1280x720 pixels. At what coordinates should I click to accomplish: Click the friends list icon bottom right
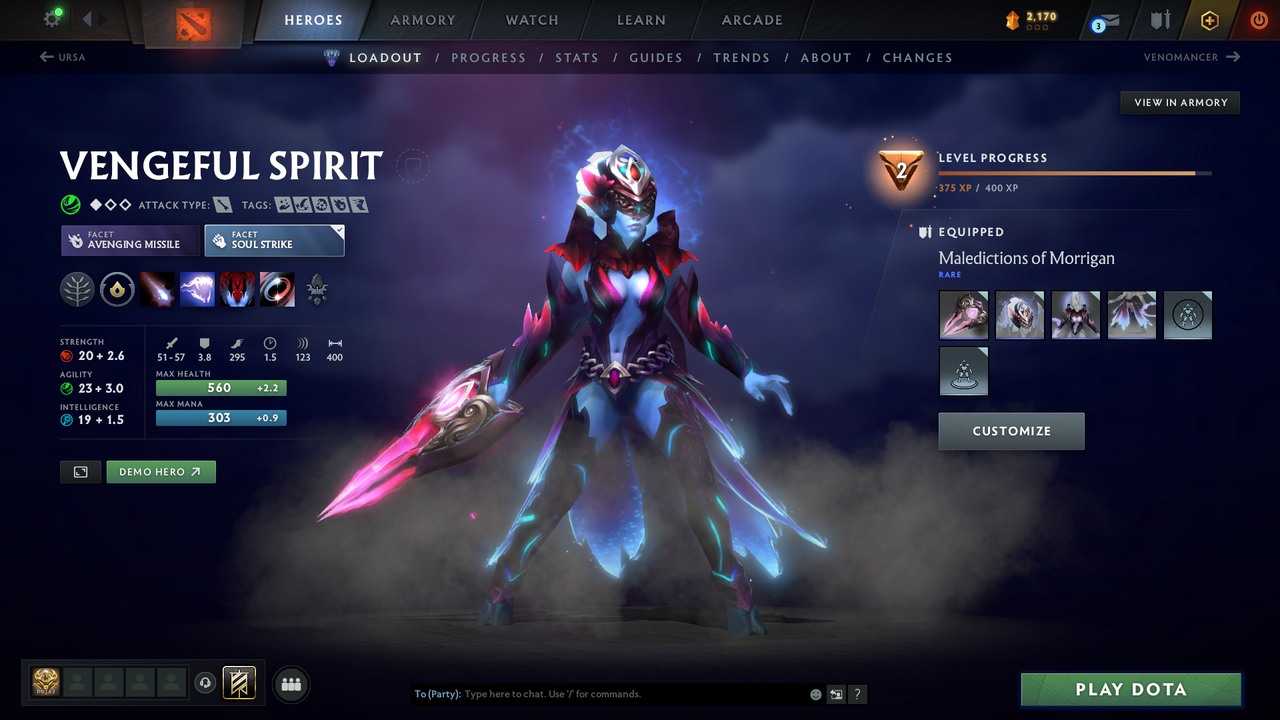pos(290,684)
